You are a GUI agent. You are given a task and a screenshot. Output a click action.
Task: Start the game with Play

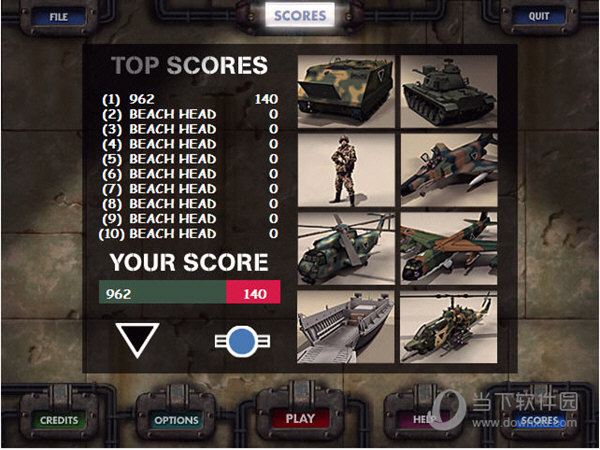click(300, 419)
